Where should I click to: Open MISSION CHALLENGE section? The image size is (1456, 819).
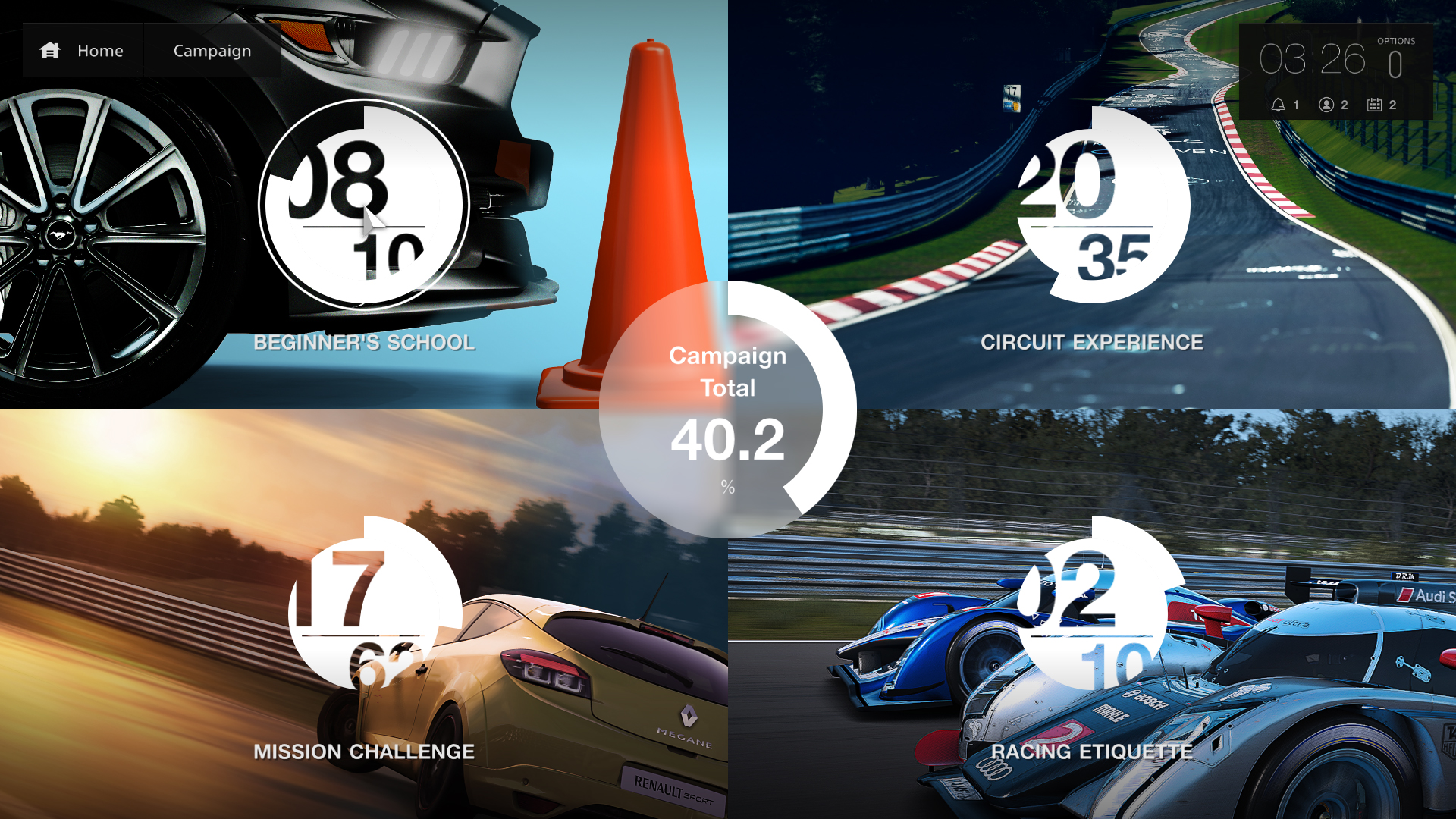click(x=362, y=752)
